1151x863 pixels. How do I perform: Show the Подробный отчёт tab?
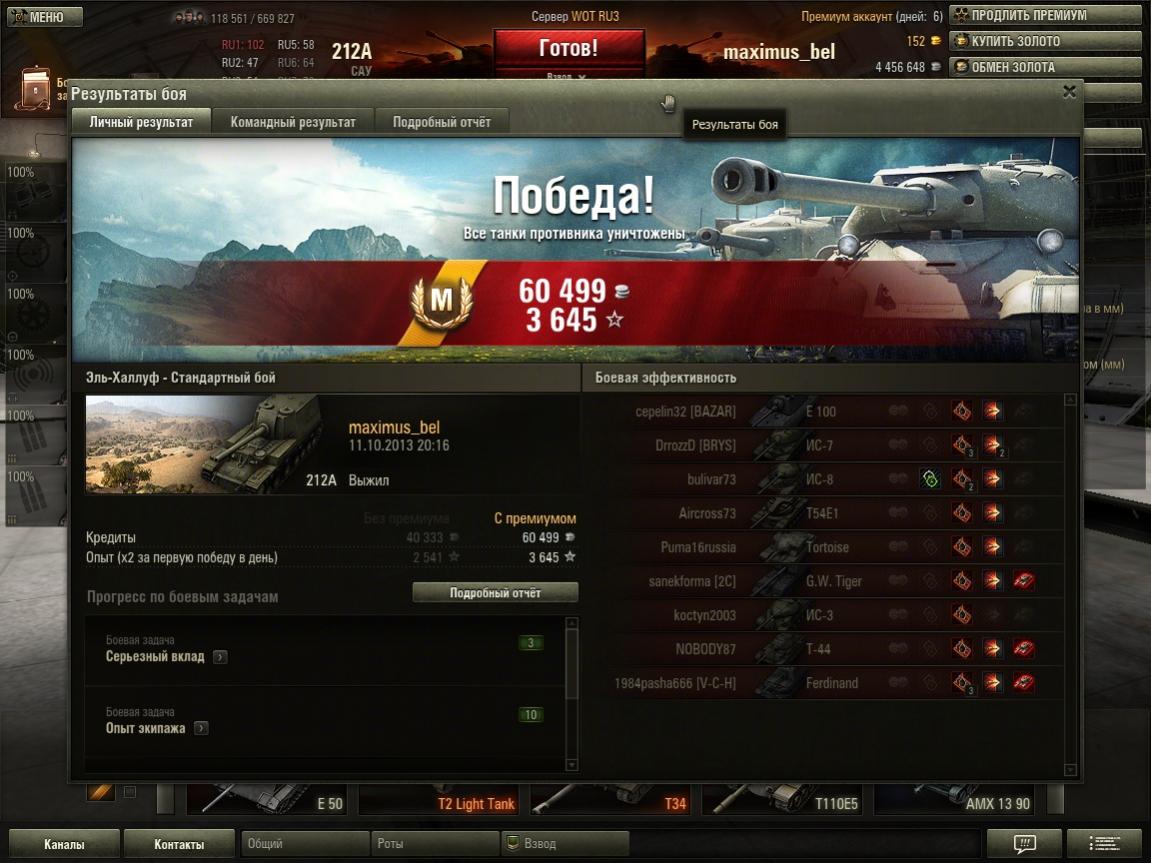click(x=441, y=122)
